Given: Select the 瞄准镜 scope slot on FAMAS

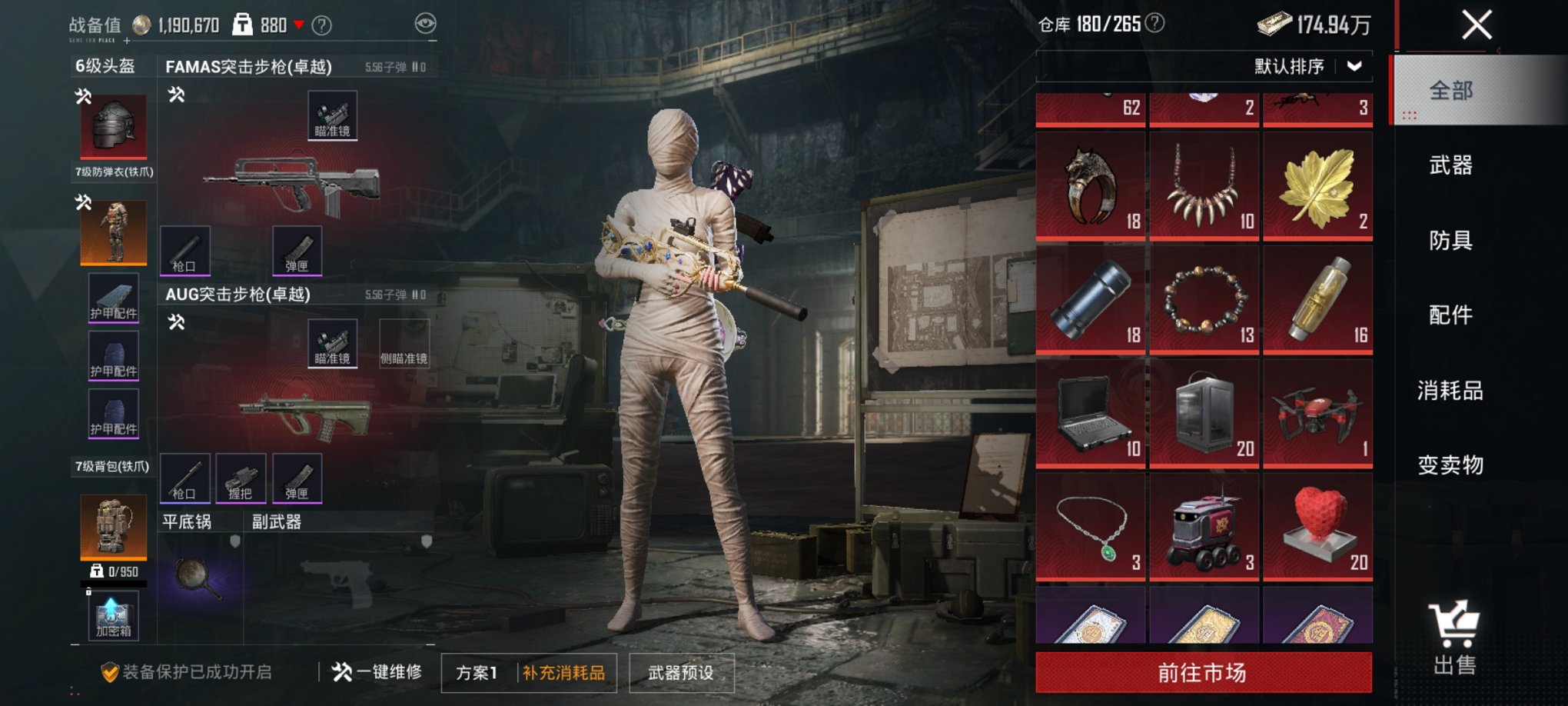Looking at the screenshot, I should [x=334, y=112].
